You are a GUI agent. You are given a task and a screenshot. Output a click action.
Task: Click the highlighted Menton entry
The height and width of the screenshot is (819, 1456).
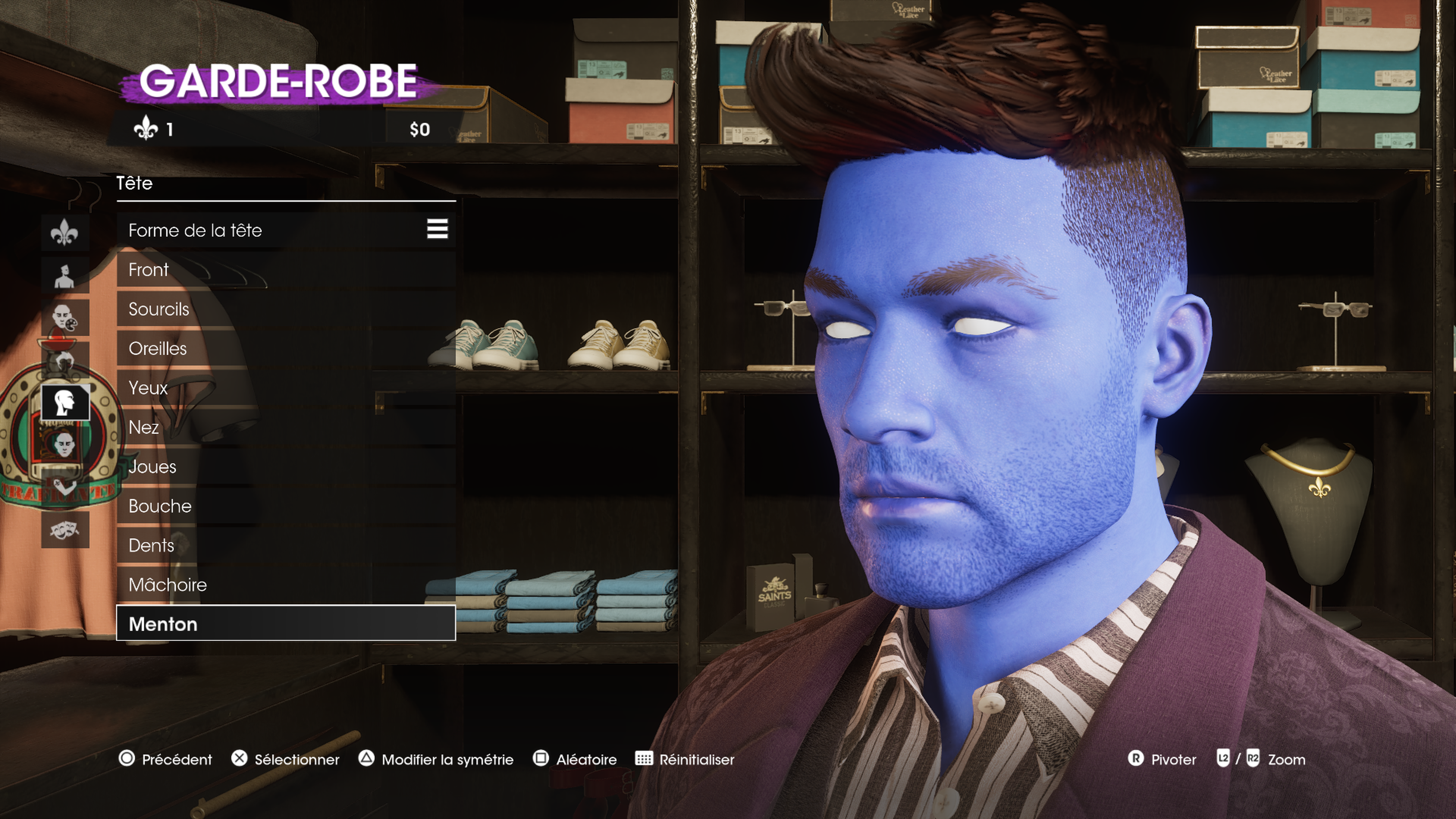click(286, 623)
